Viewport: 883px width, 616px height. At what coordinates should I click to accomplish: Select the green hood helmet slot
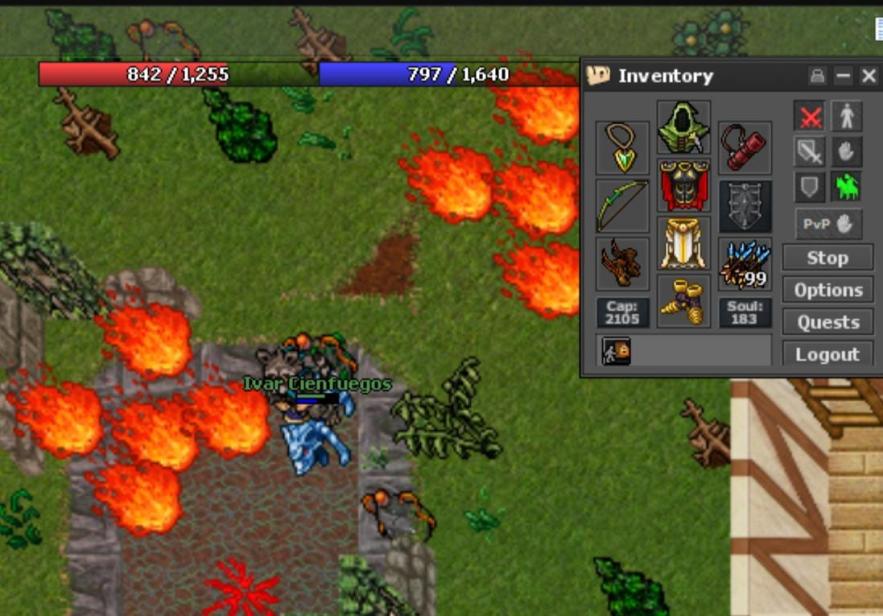point(684,128)
